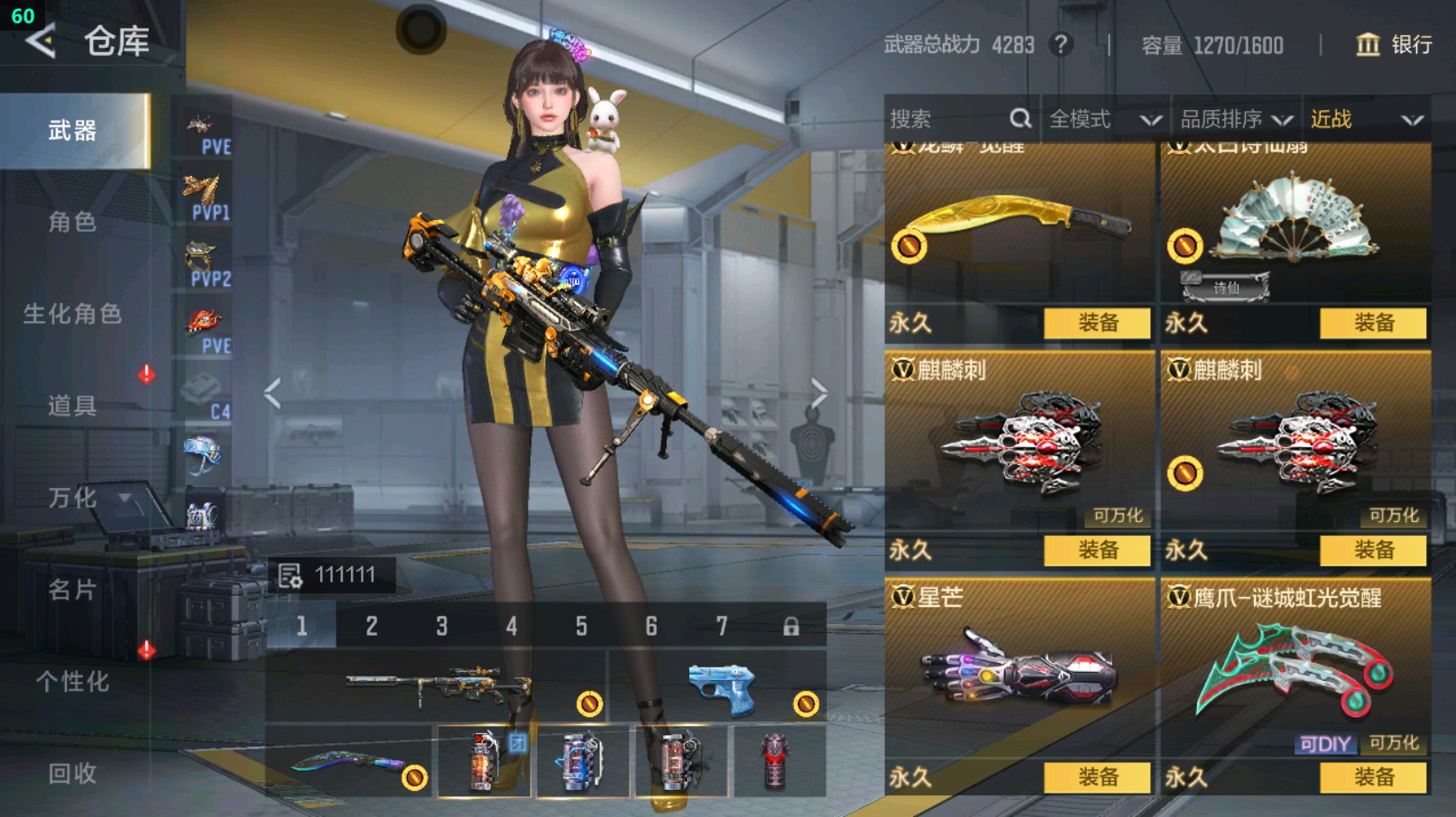Show help for 武器总战力
The width and height of the screenshot is (1456, 817).
point(1062,45)
